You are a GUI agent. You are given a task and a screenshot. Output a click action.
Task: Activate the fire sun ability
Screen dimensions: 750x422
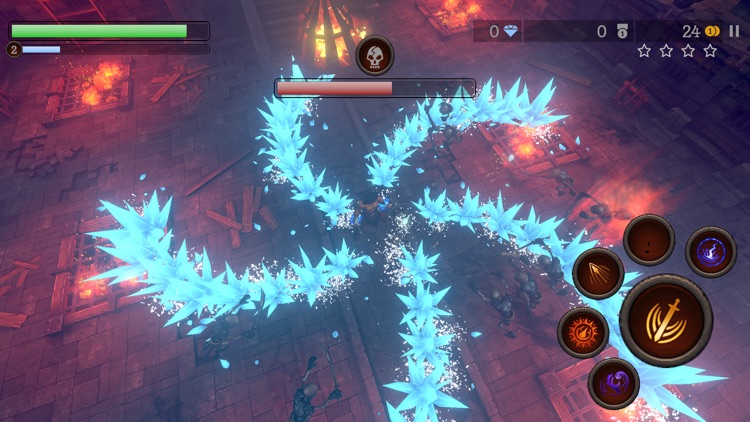583,331
